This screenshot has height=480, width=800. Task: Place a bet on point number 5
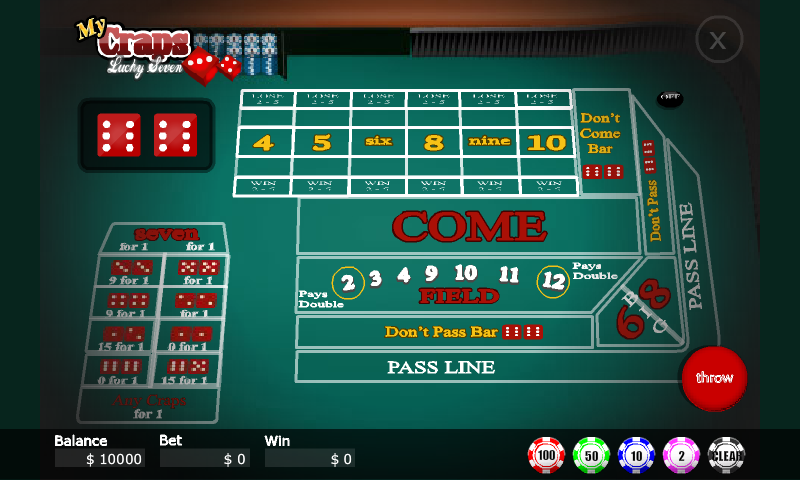click(x=321, y=142)
